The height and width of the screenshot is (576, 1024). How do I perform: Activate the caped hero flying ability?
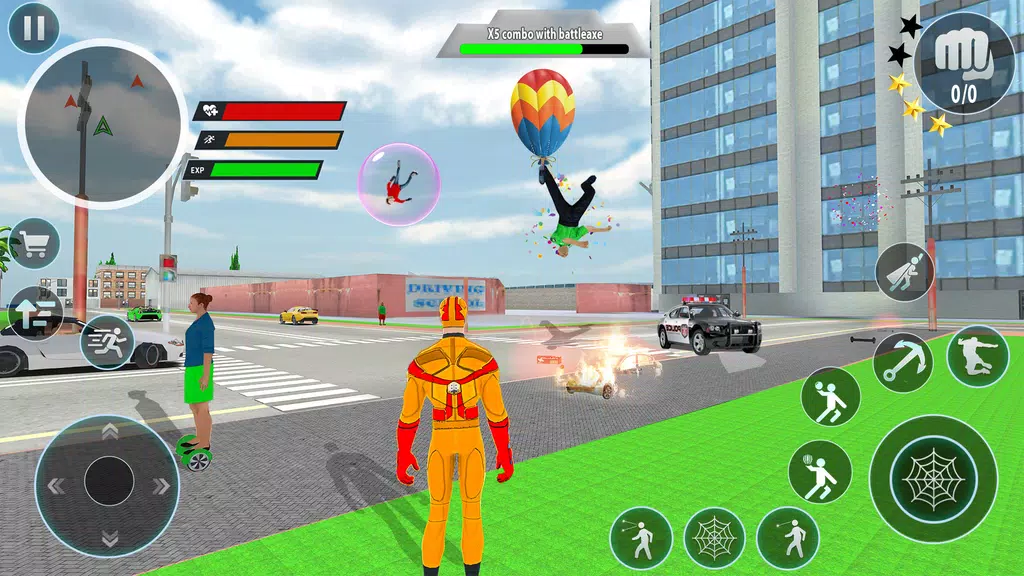pyautogui.click(x=904, y=272)
